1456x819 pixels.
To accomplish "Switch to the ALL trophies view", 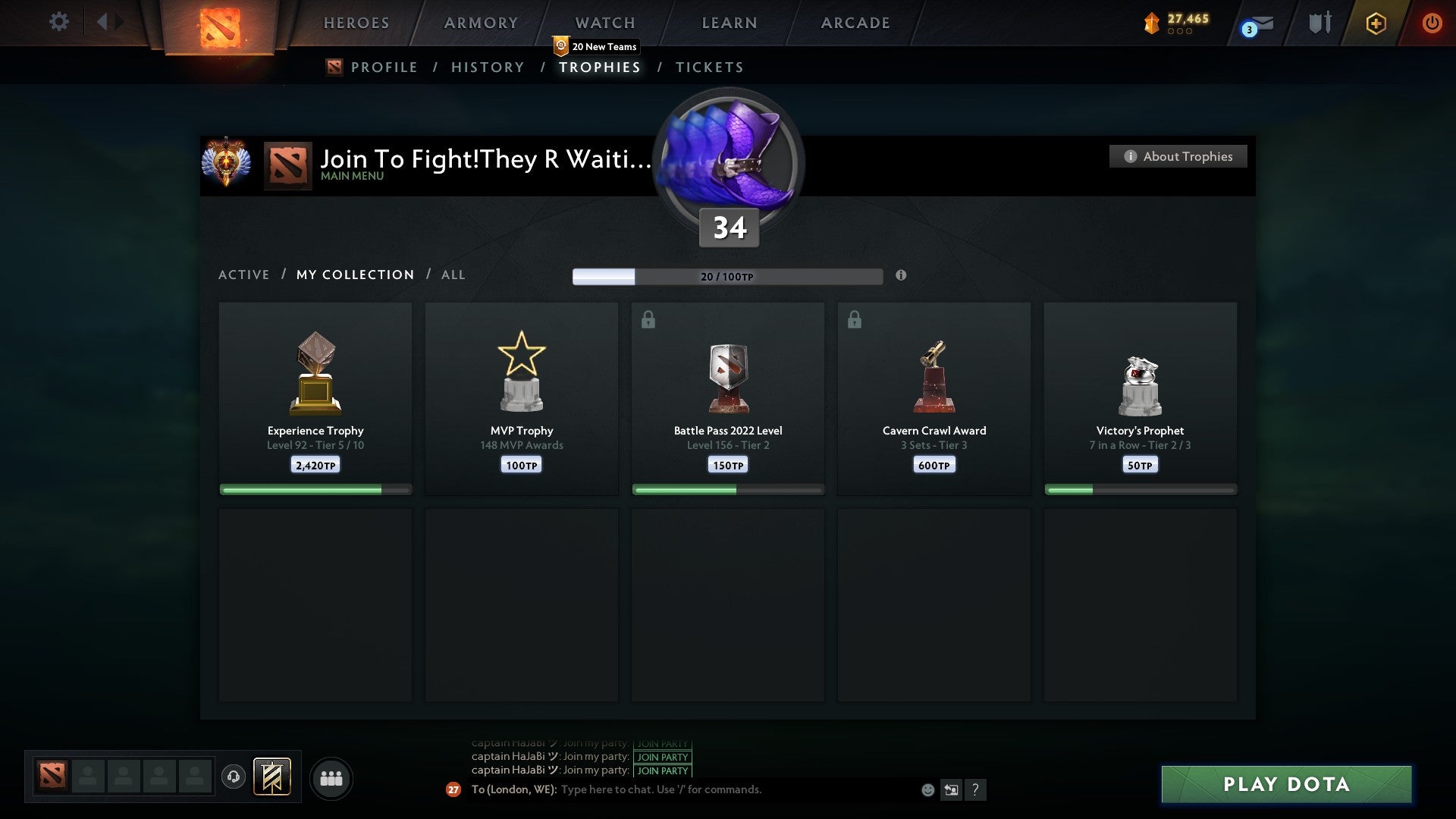I will tap(453, 275).
